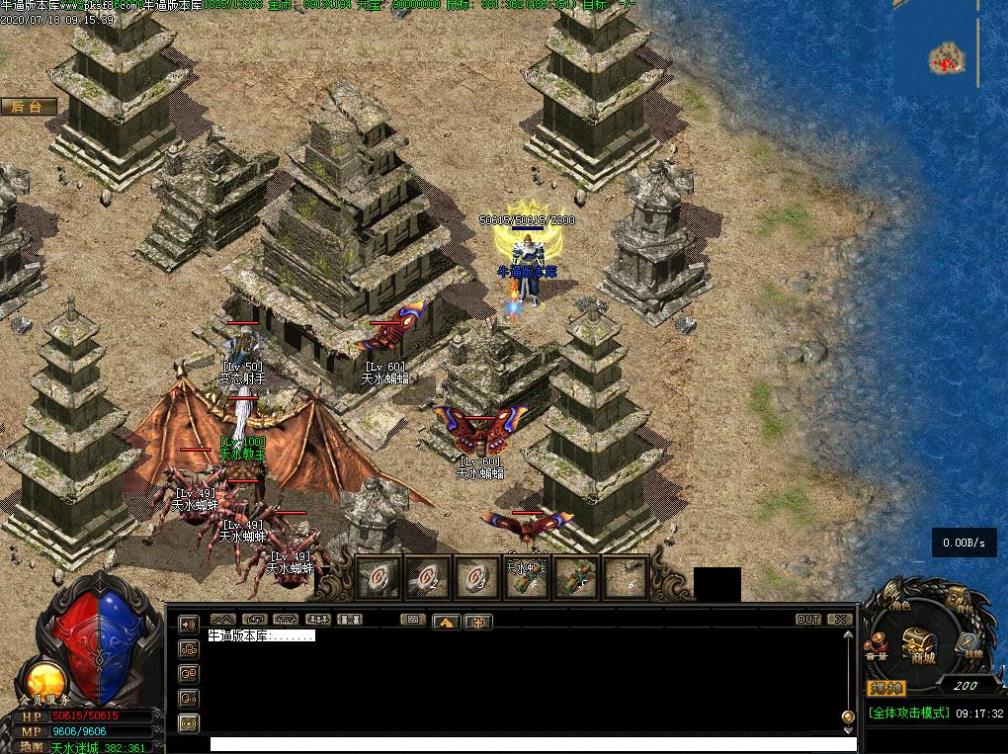The image size is (1008, 754).
Task: Use the hotbar scroll numbered 2
Action: [427, 578]
